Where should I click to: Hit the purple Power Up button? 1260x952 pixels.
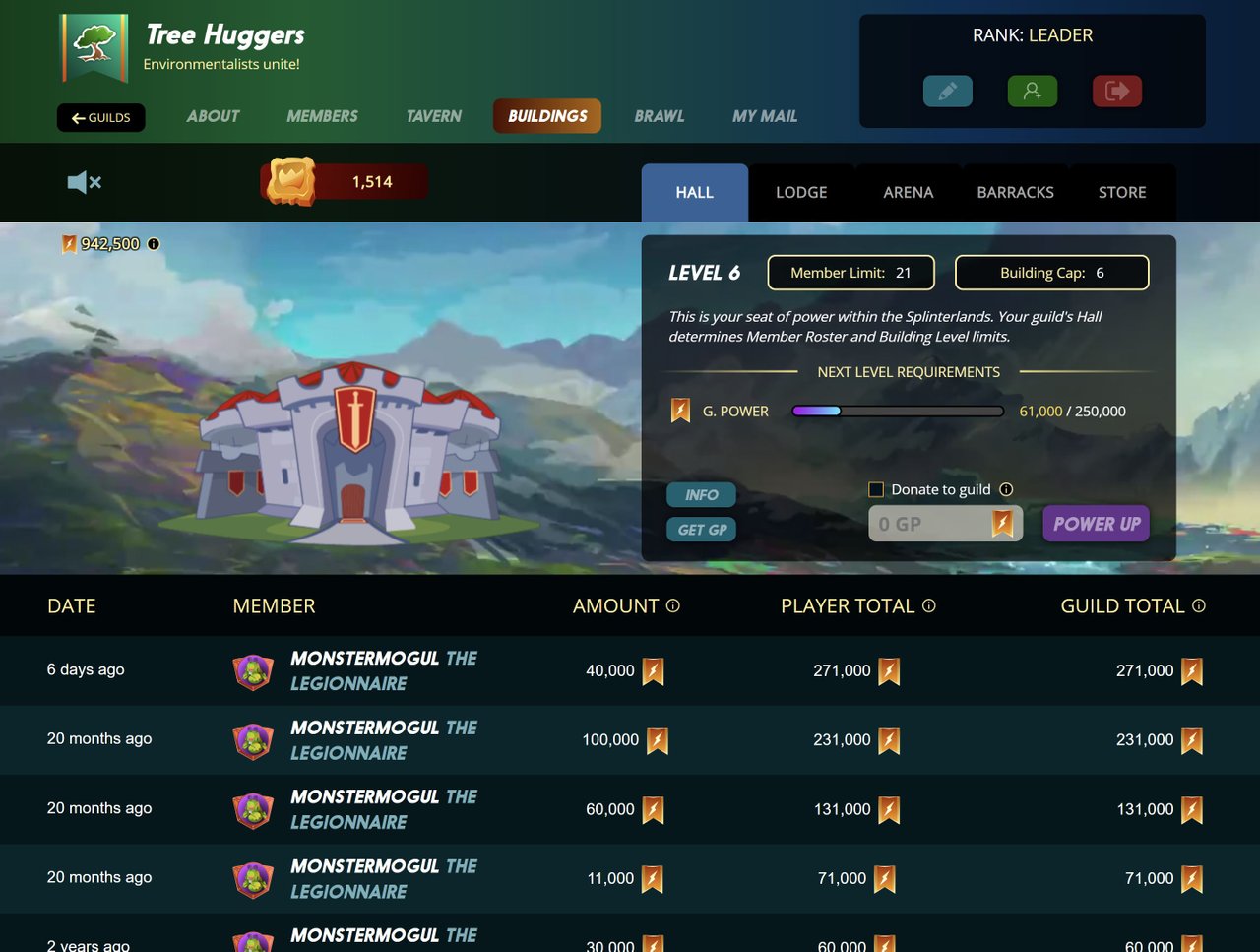1096,524
